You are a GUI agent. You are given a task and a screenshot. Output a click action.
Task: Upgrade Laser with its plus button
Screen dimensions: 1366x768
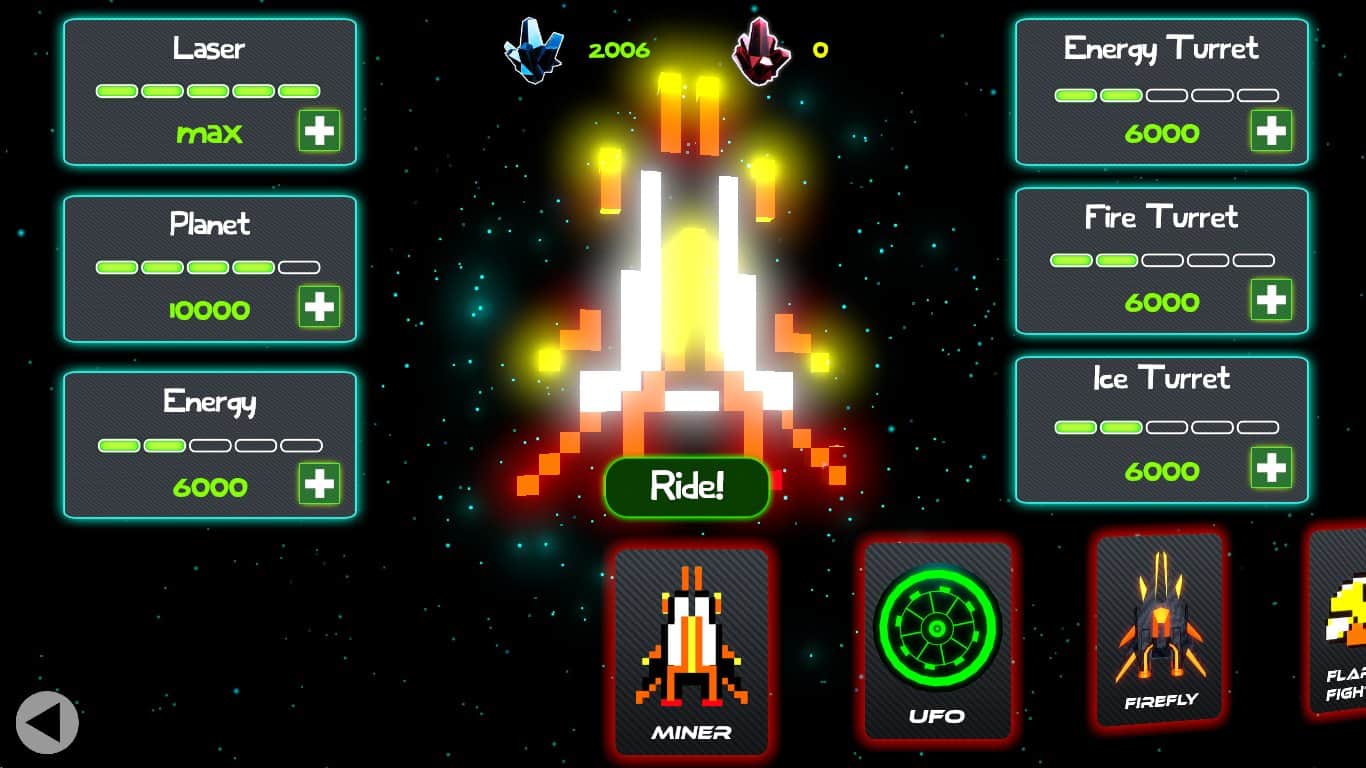319,131
